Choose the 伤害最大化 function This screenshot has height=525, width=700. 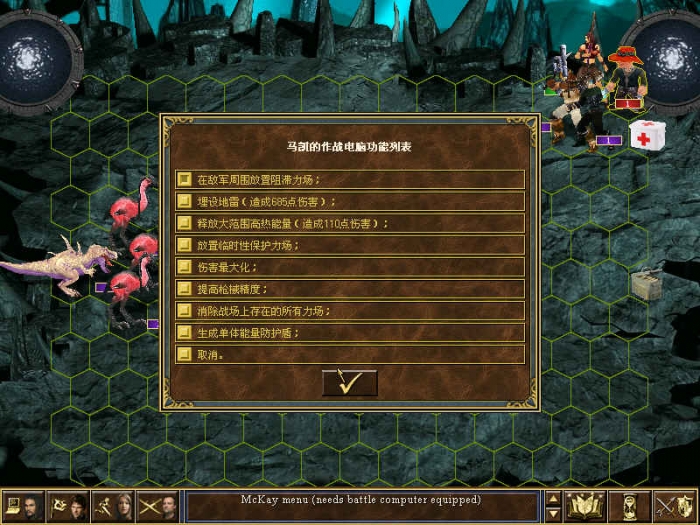[350, 267]
